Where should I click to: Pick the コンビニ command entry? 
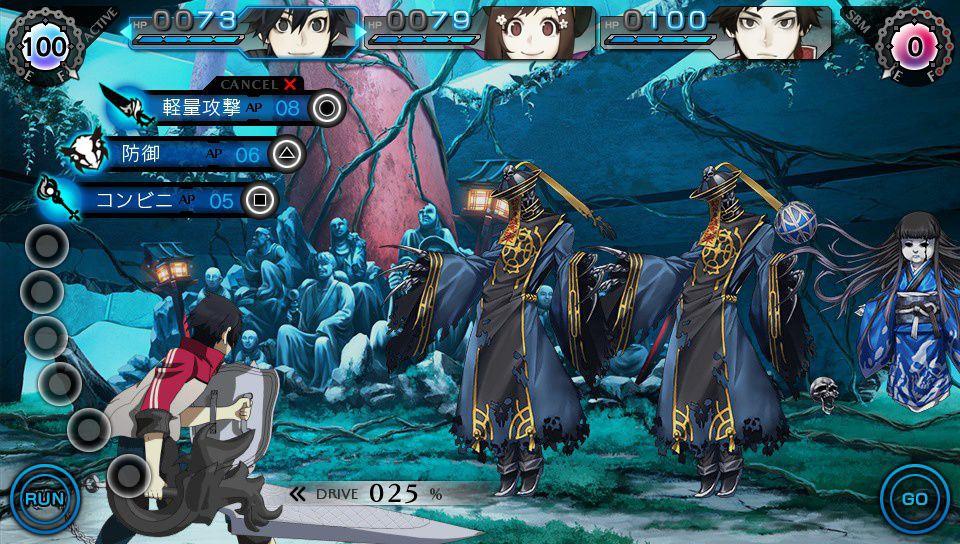point(165,200)
